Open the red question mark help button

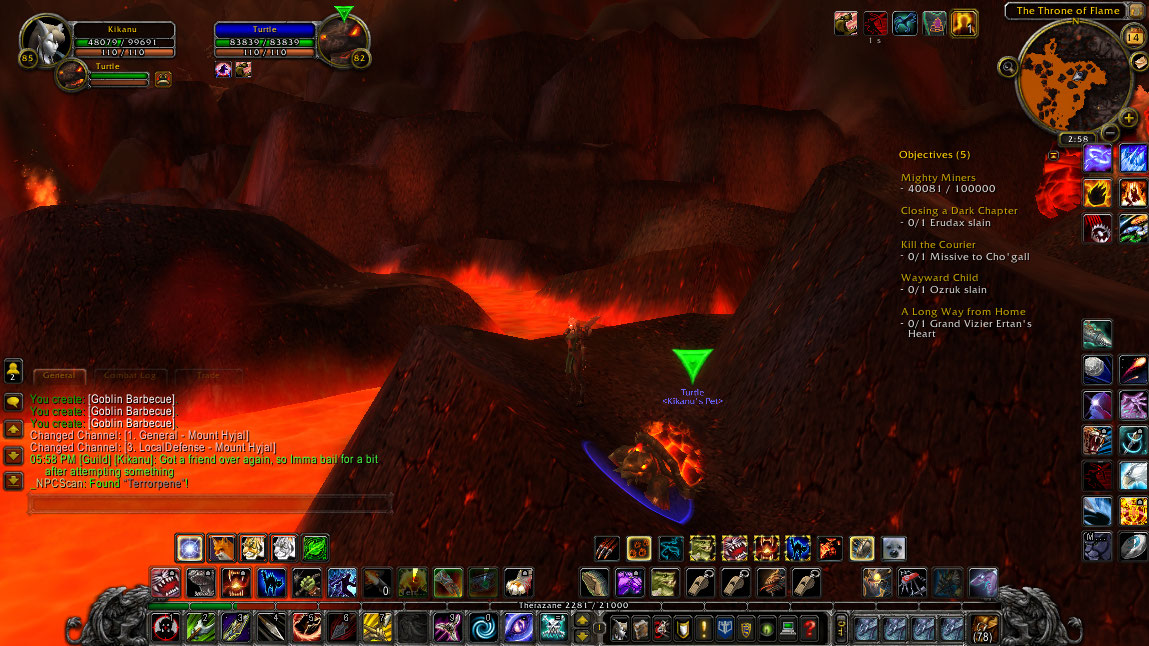[x=810, y=628]
